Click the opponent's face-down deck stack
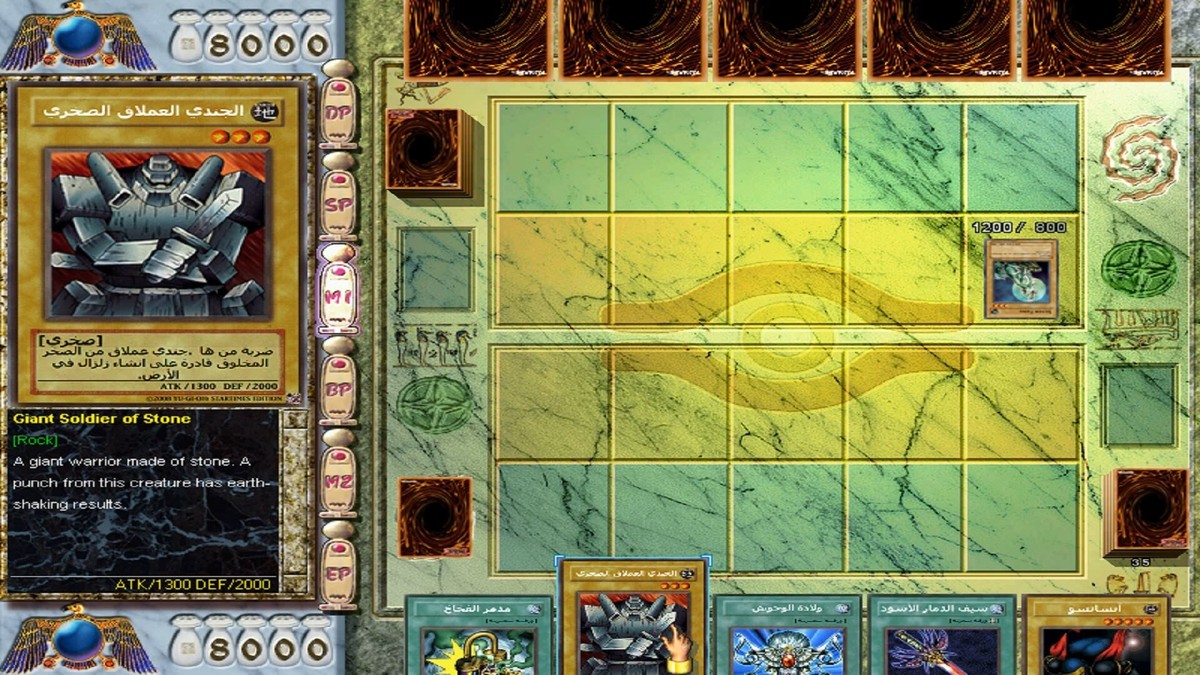Viewport: 1200px width, 675px height. (424, 151)
